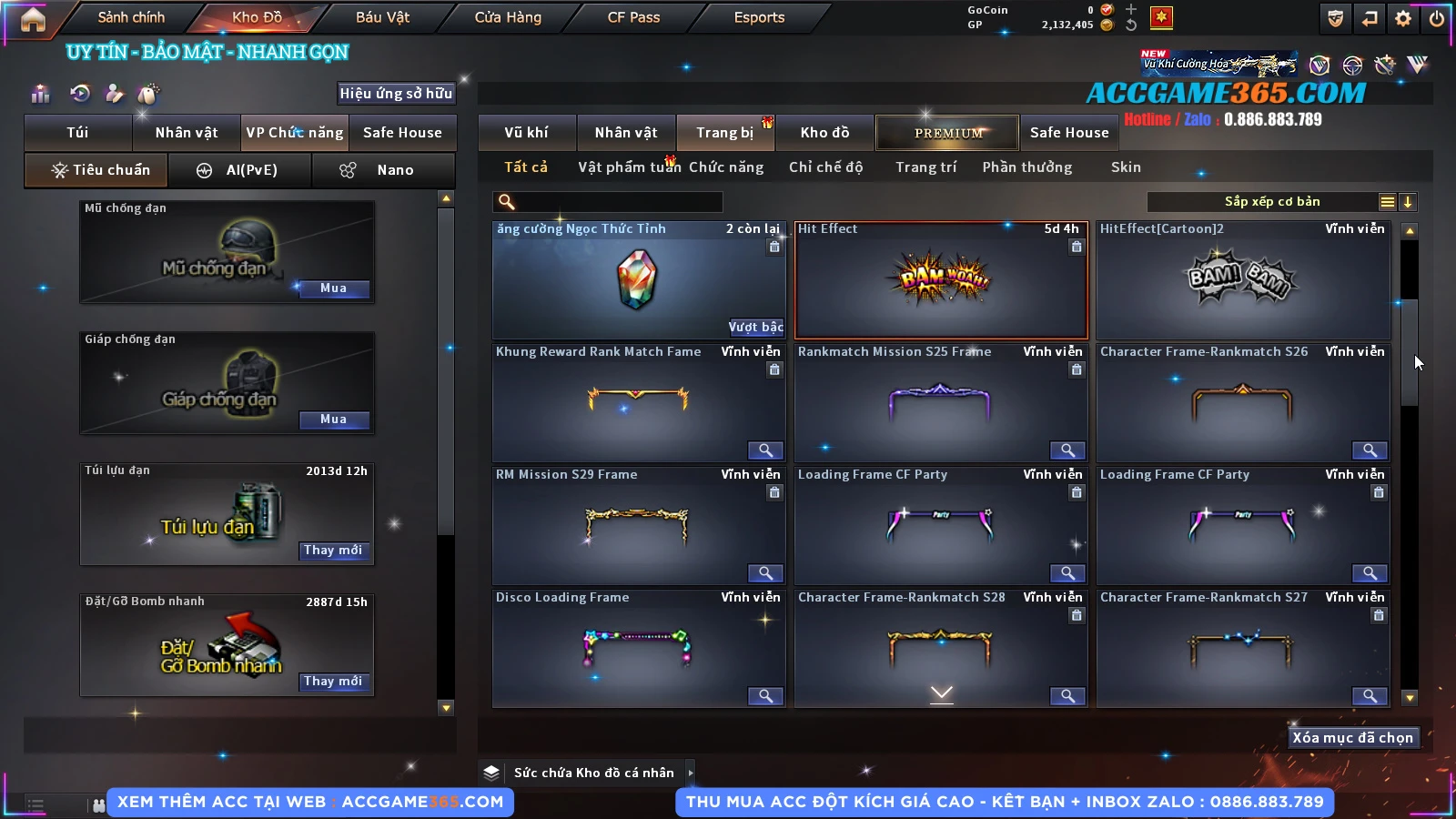Click Vượt bậc on the gem item
Viewport: 1456px width, 819px height.
tap(755, 327)
